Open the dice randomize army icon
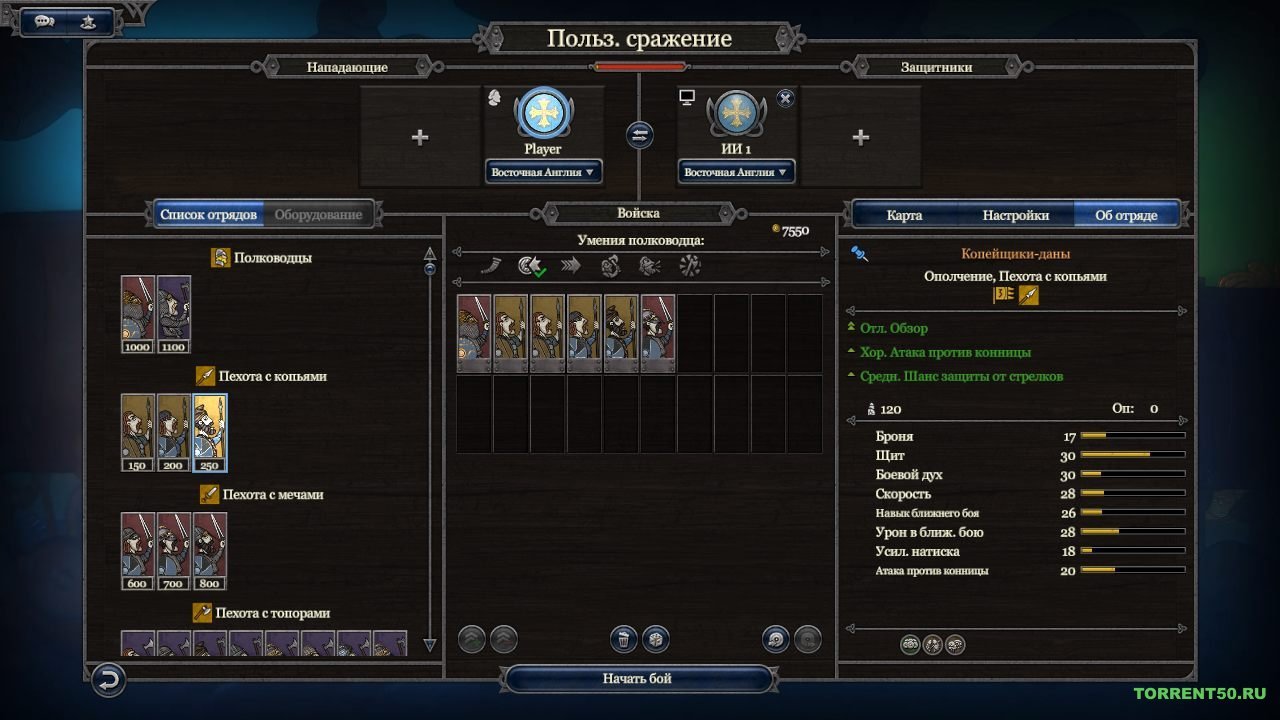 pyautogui.click(x=656, y=640)
